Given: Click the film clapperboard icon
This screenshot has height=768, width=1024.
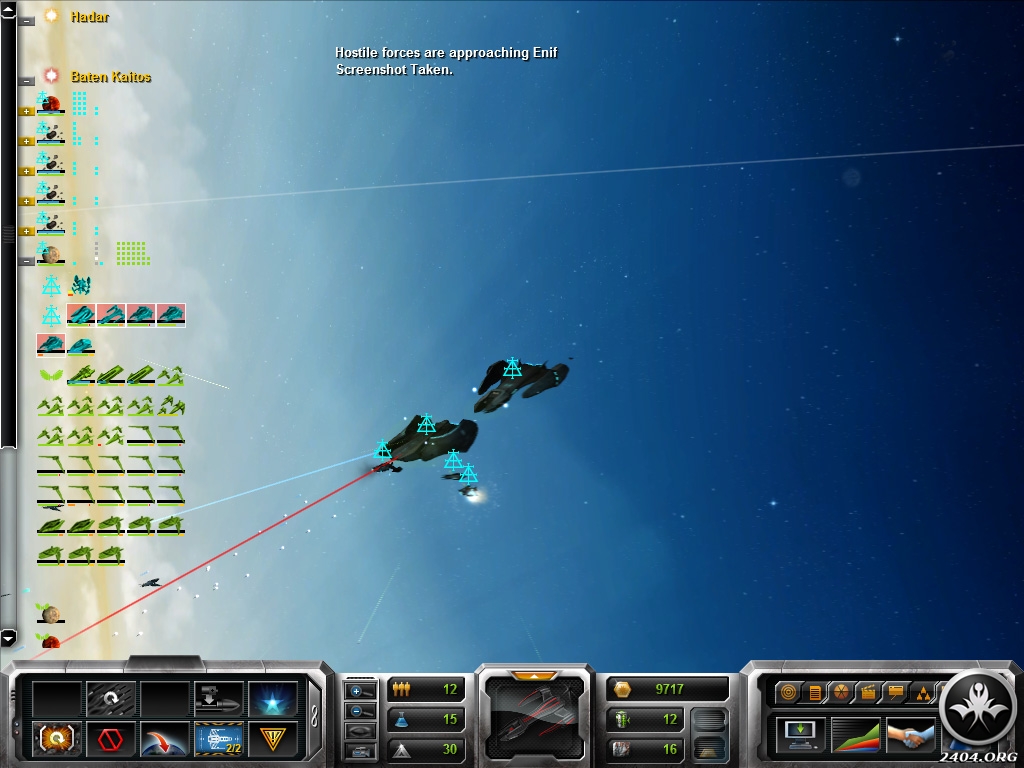Looking at the screenshot, I should click(x=868, y=691).
